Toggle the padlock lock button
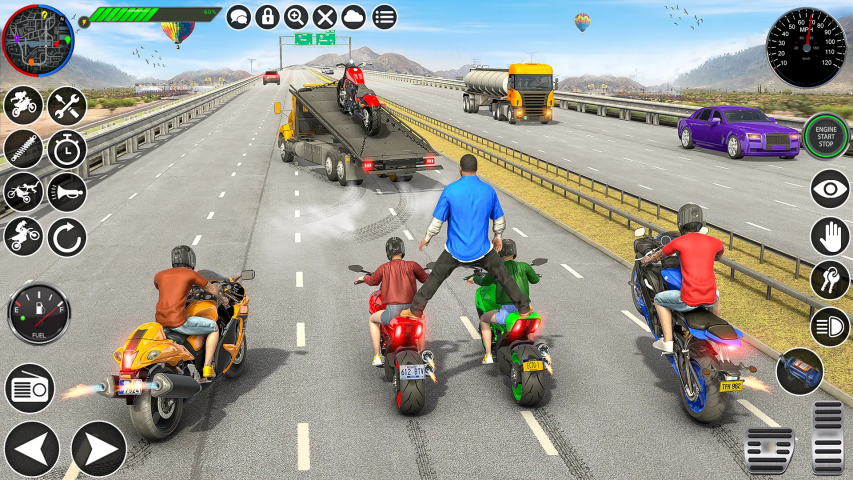 [267, 17]
